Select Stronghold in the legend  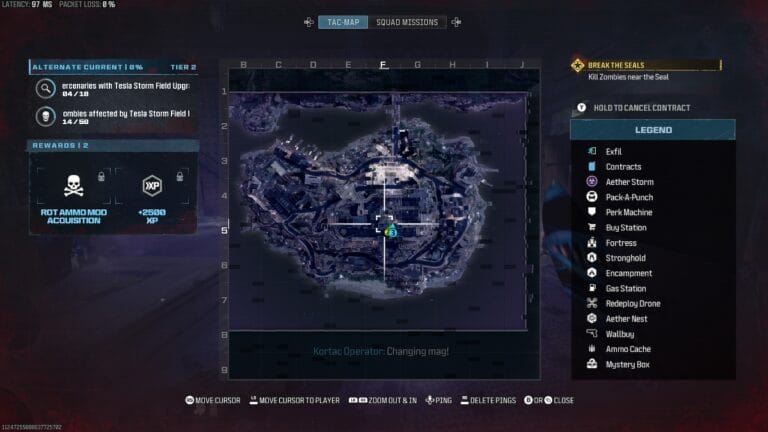point(625,258)
